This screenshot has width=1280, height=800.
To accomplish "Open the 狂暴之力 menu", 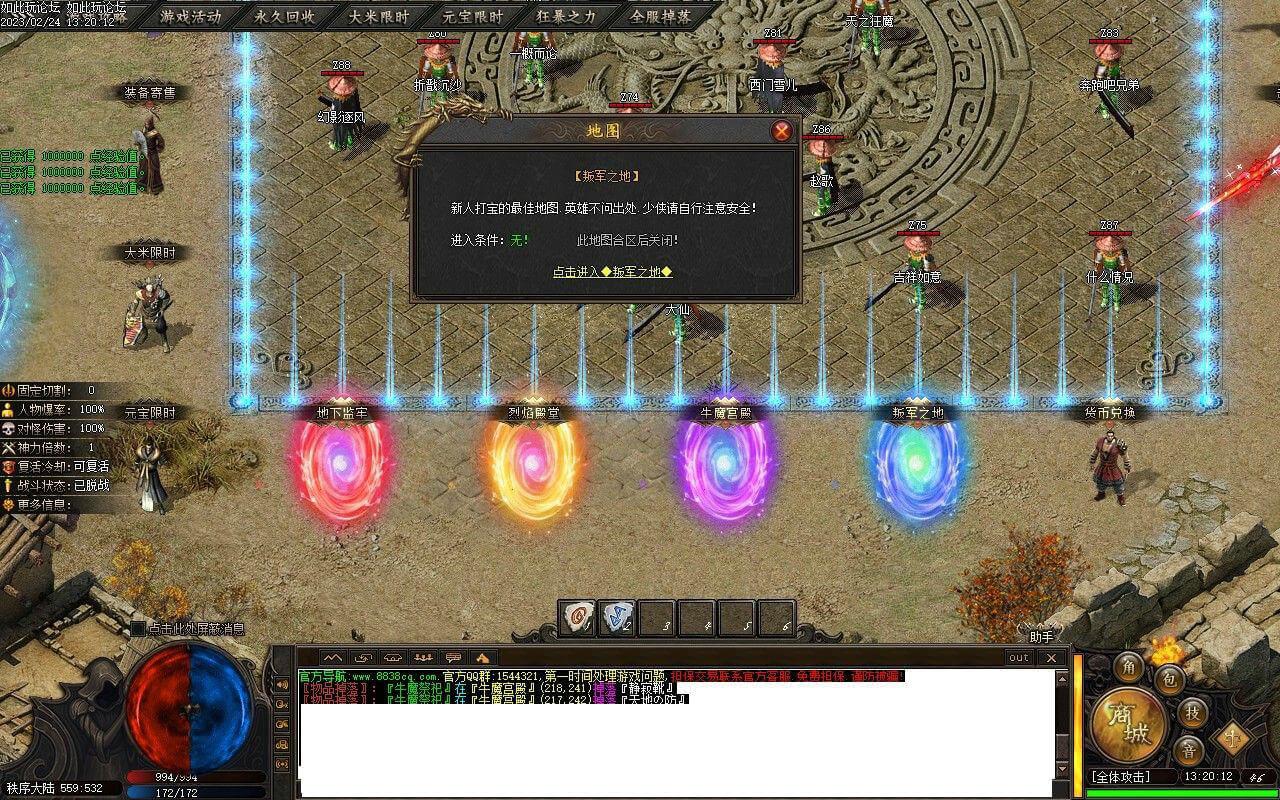I will [x=566, y=16].
